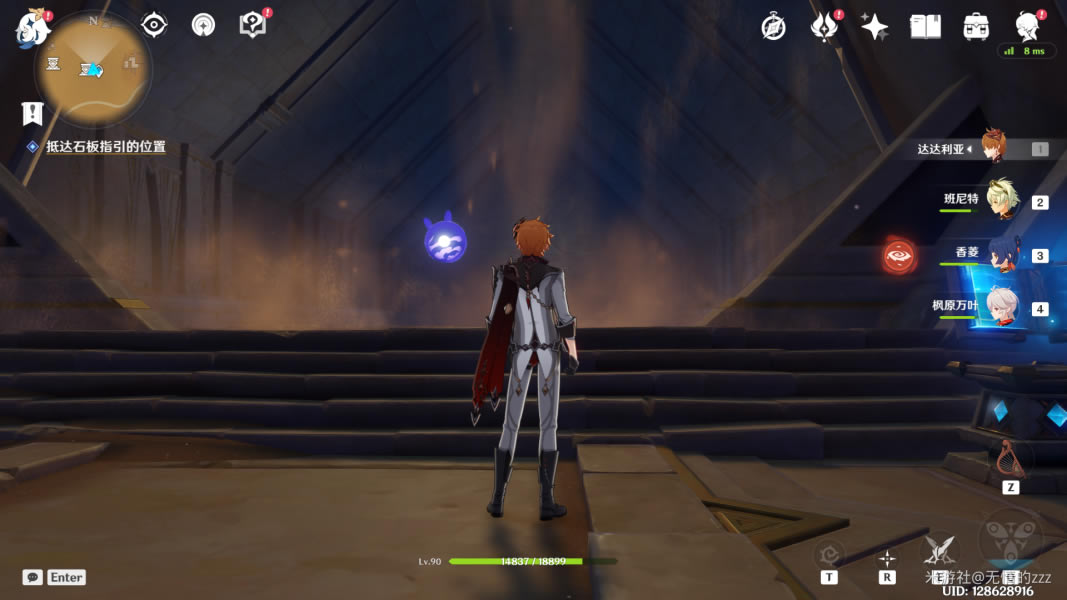Activate Tartaglia's crossed-blades elemental skill
This screenshot has width=1067, height=600.
coord(939,549)
